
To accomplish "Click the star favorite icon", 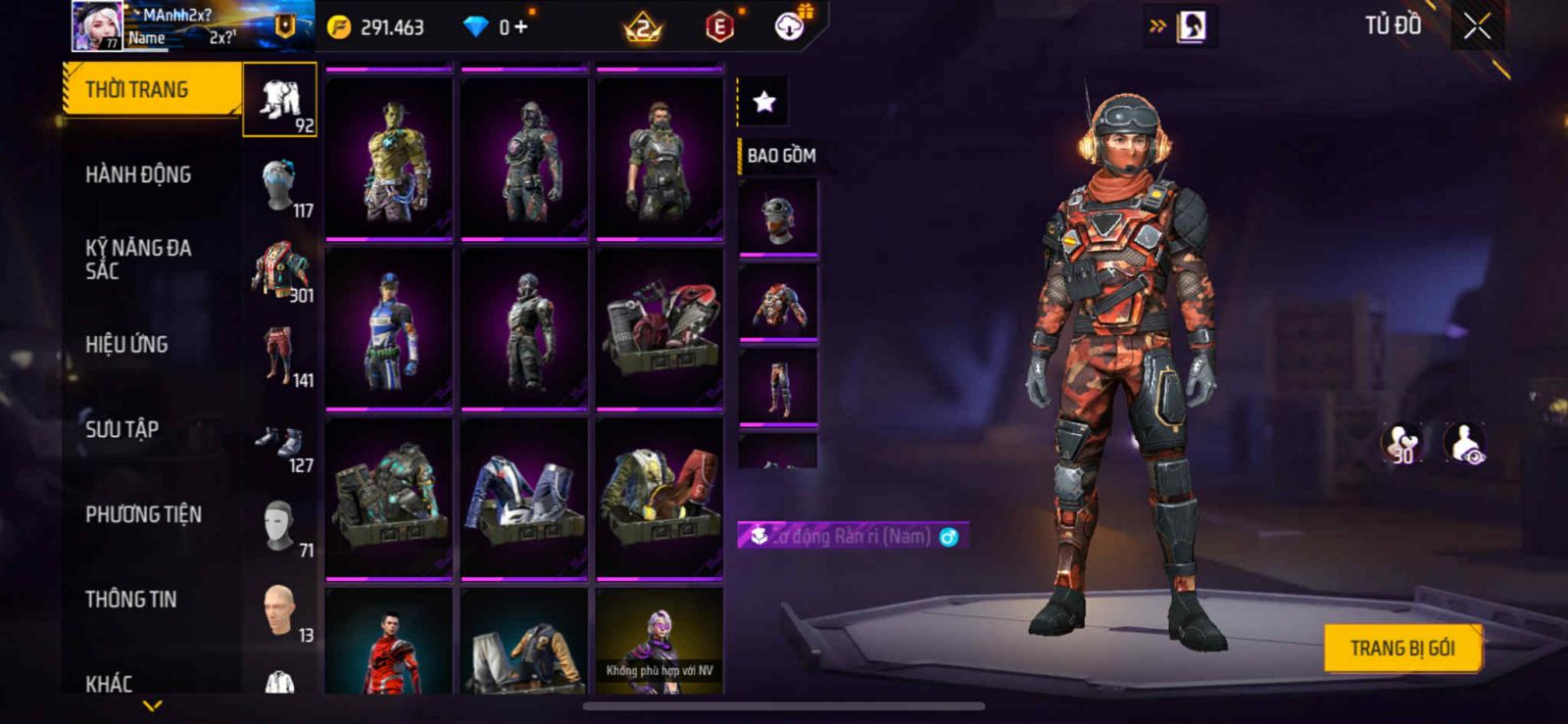I will pos(763,101).
